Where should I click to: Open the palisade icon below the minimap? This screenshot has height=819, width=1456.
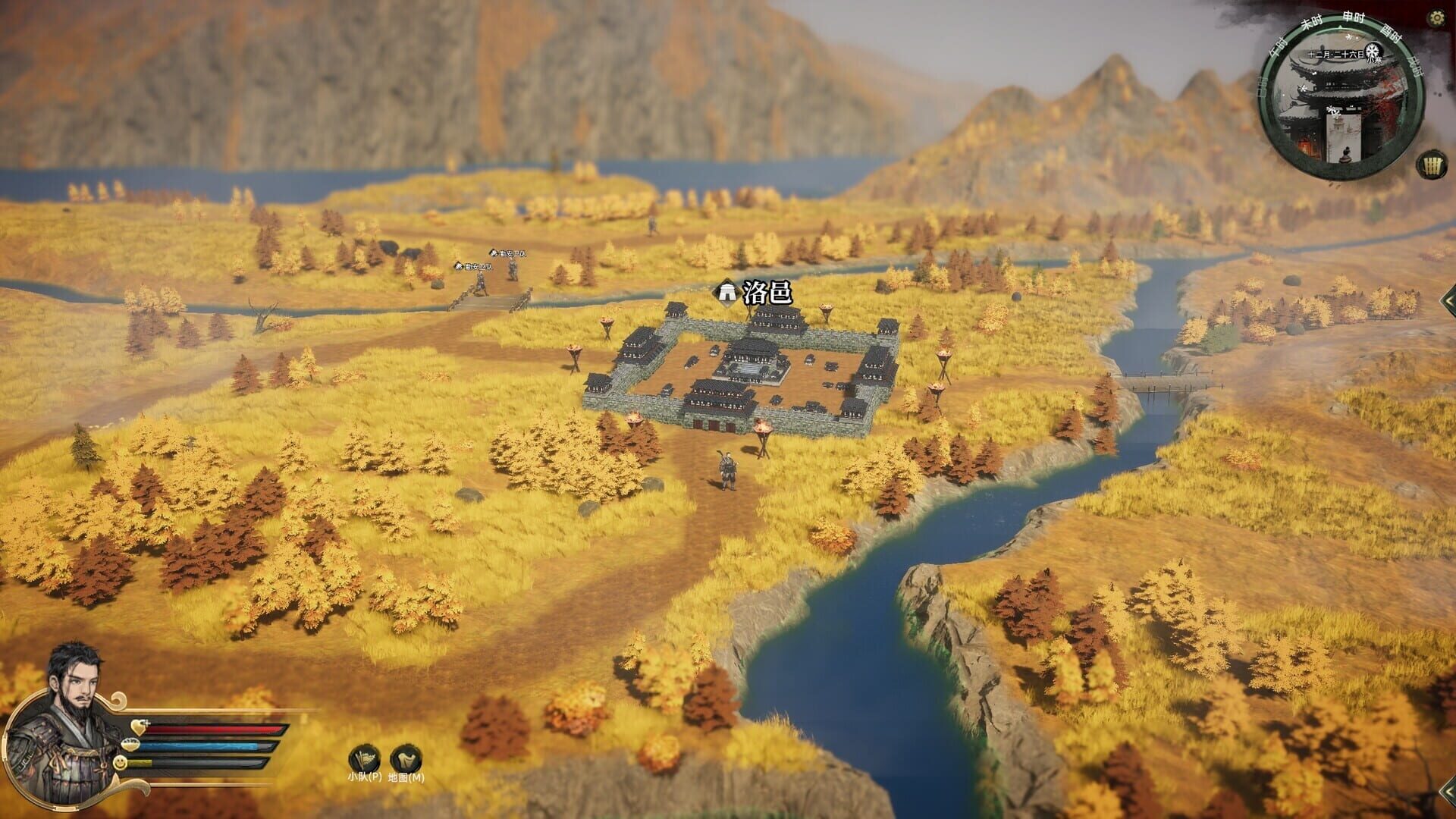pyautogui.click(x=1432, y=163)
